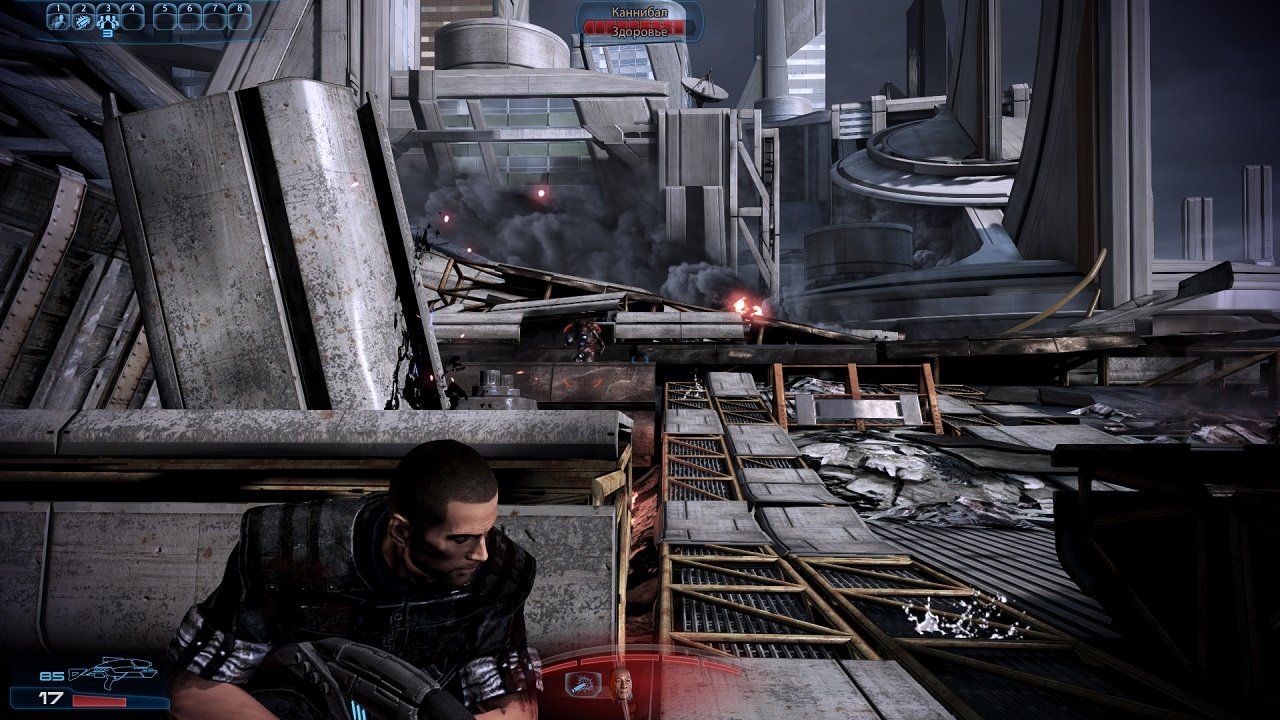This screenshot has height=720, width=1280.
Task: Select hotbar slot 7
Action: [214, 18]
